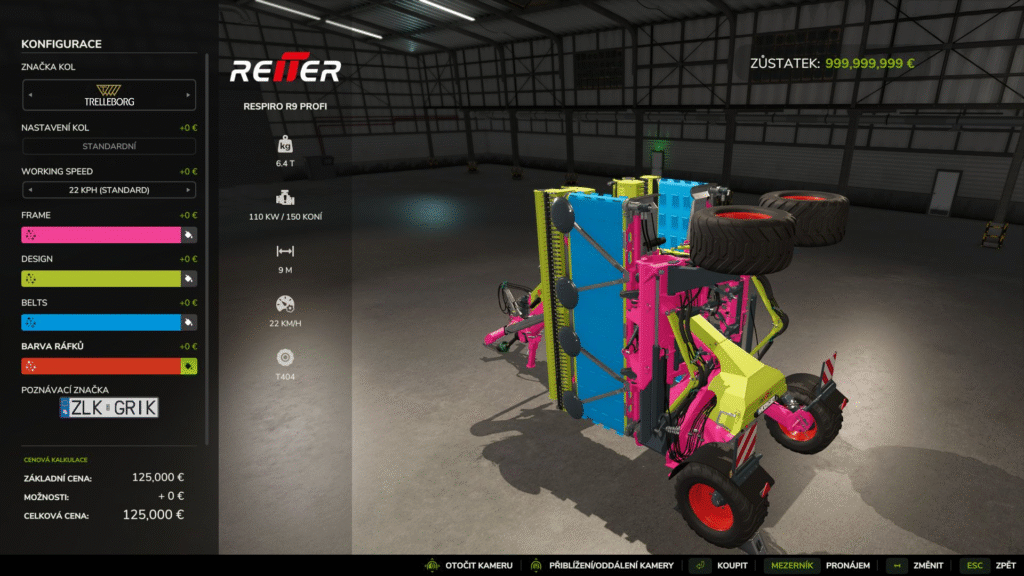Open the Standardní wheel setup option
The image size is (1024, 576).
[x=108, y=147]
